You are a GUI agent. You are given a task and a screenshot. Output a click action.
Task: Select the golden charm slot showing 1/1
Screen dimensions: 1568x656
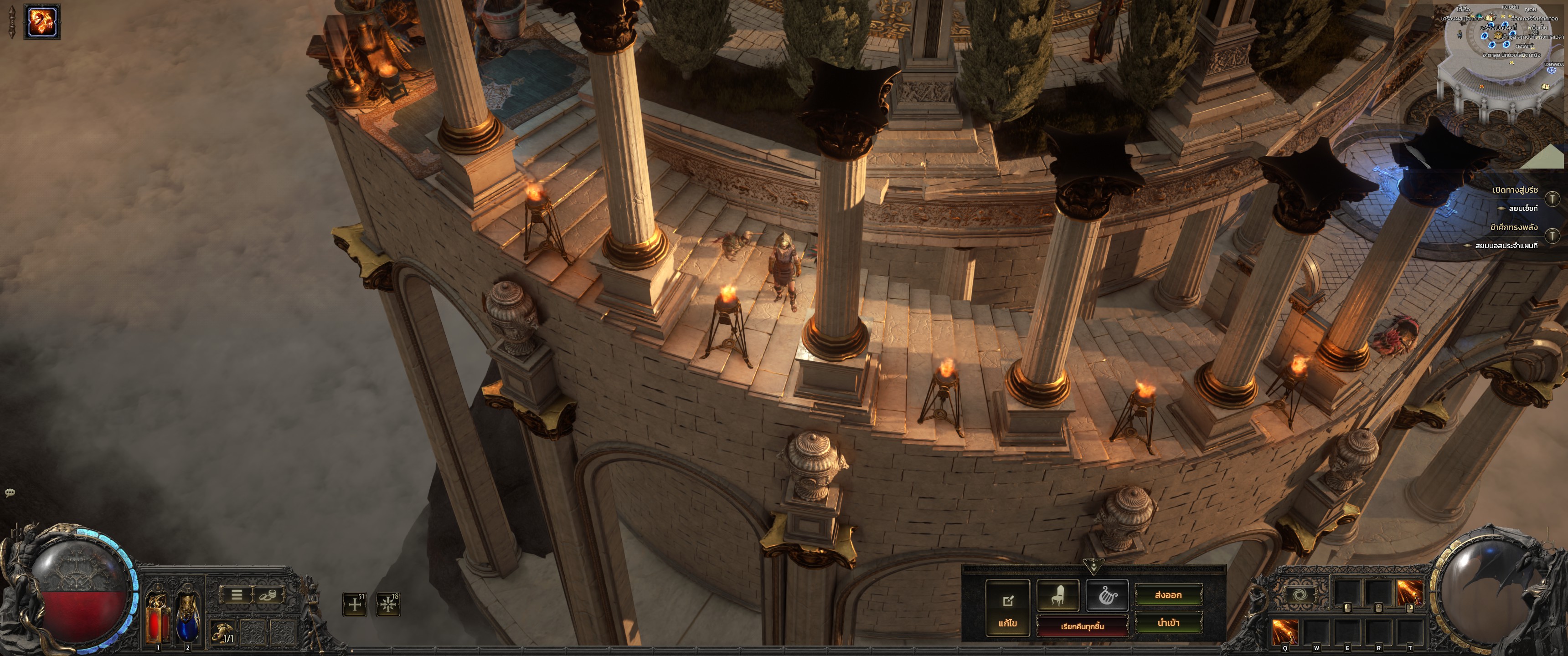223,633
